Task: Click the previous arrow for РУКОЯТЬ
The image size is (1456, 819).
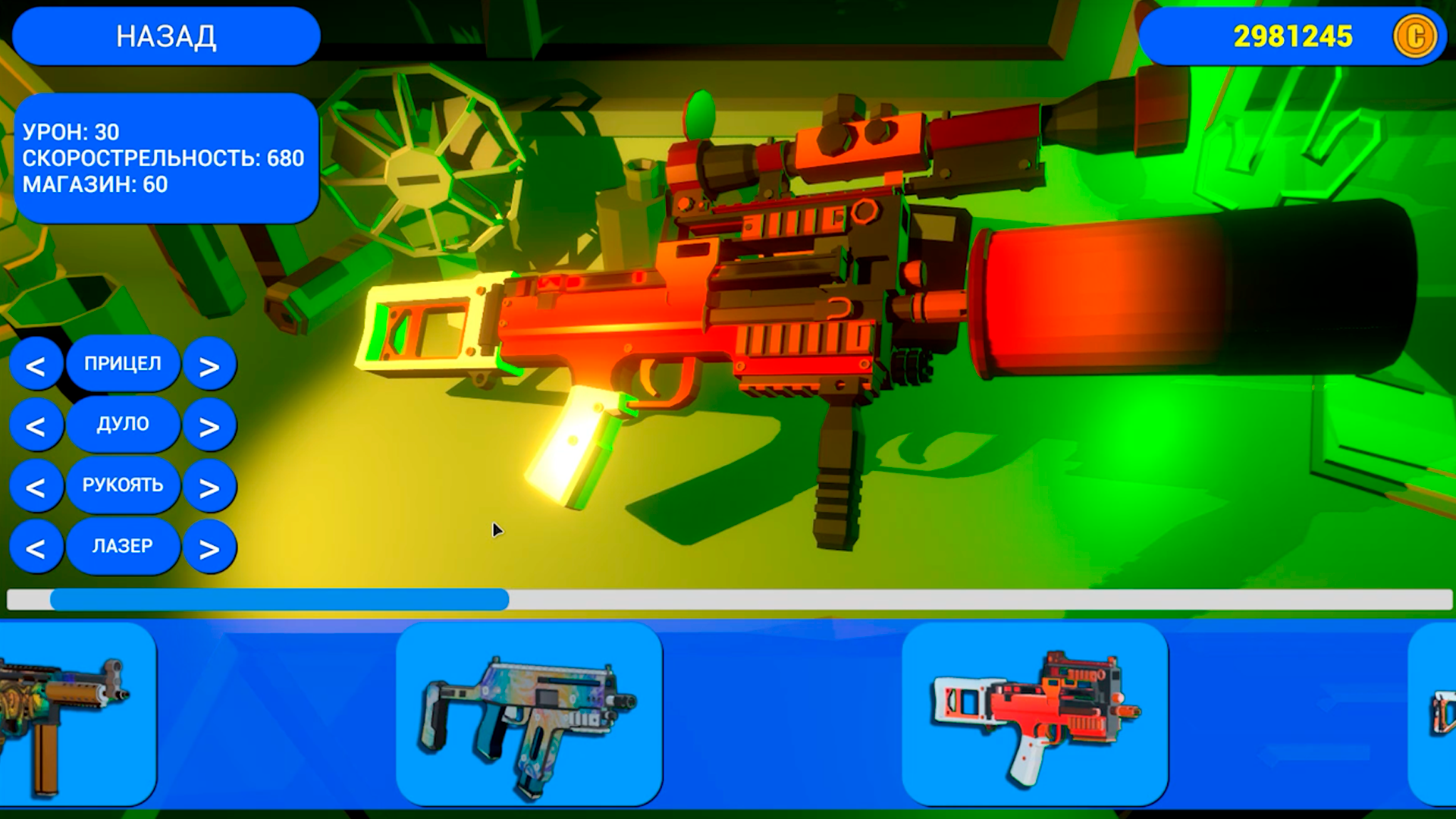Action: click(38, 485)
